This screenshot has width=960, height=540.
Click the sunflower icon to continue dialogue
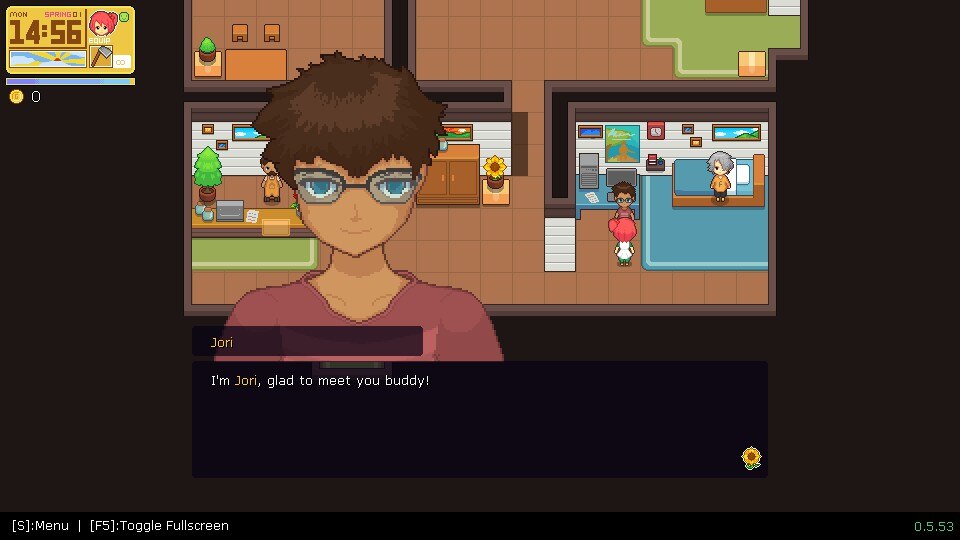tap(751, 458)
